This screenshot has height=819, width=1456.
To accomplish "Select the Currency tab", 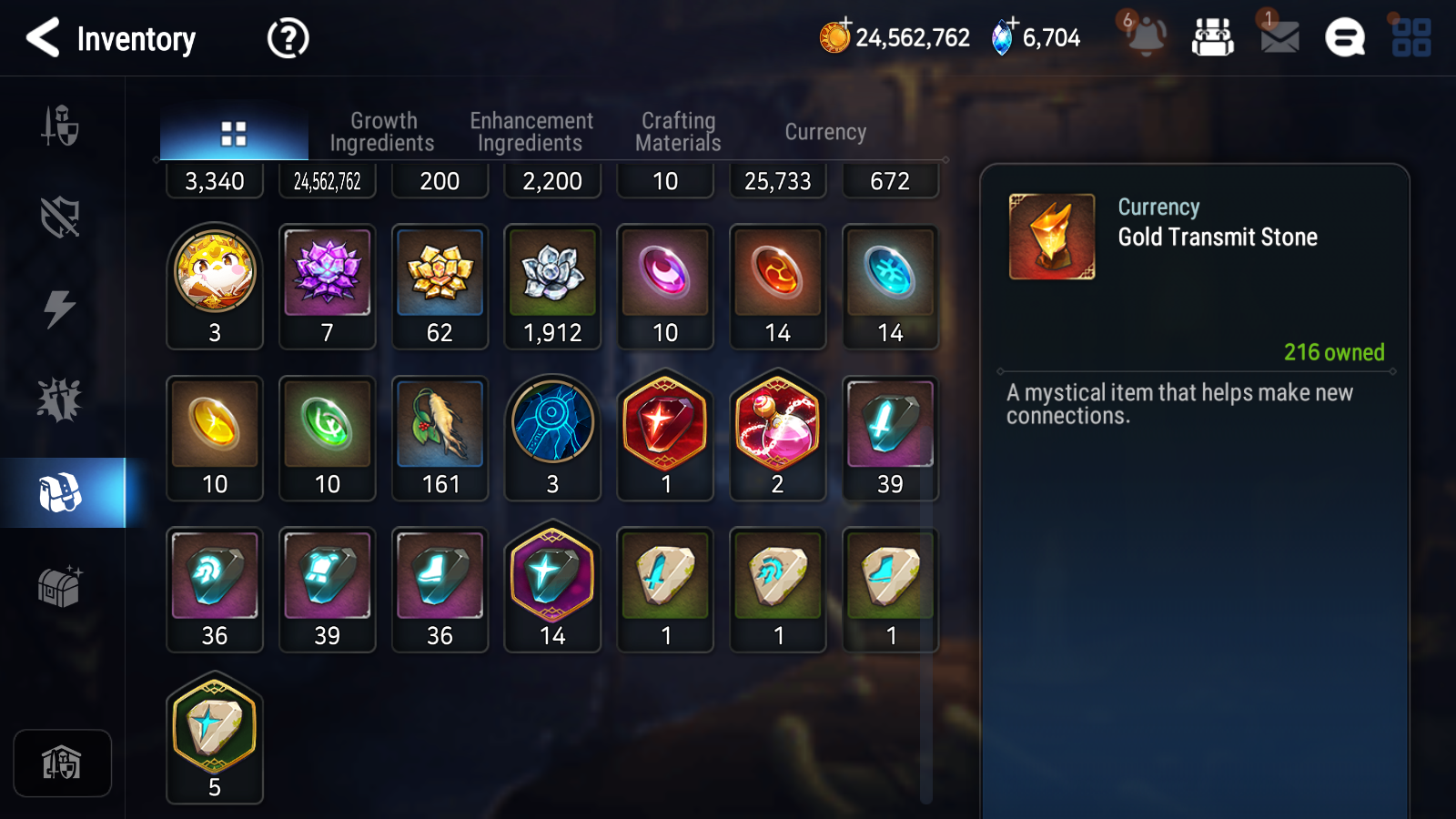I will (825, 132).
